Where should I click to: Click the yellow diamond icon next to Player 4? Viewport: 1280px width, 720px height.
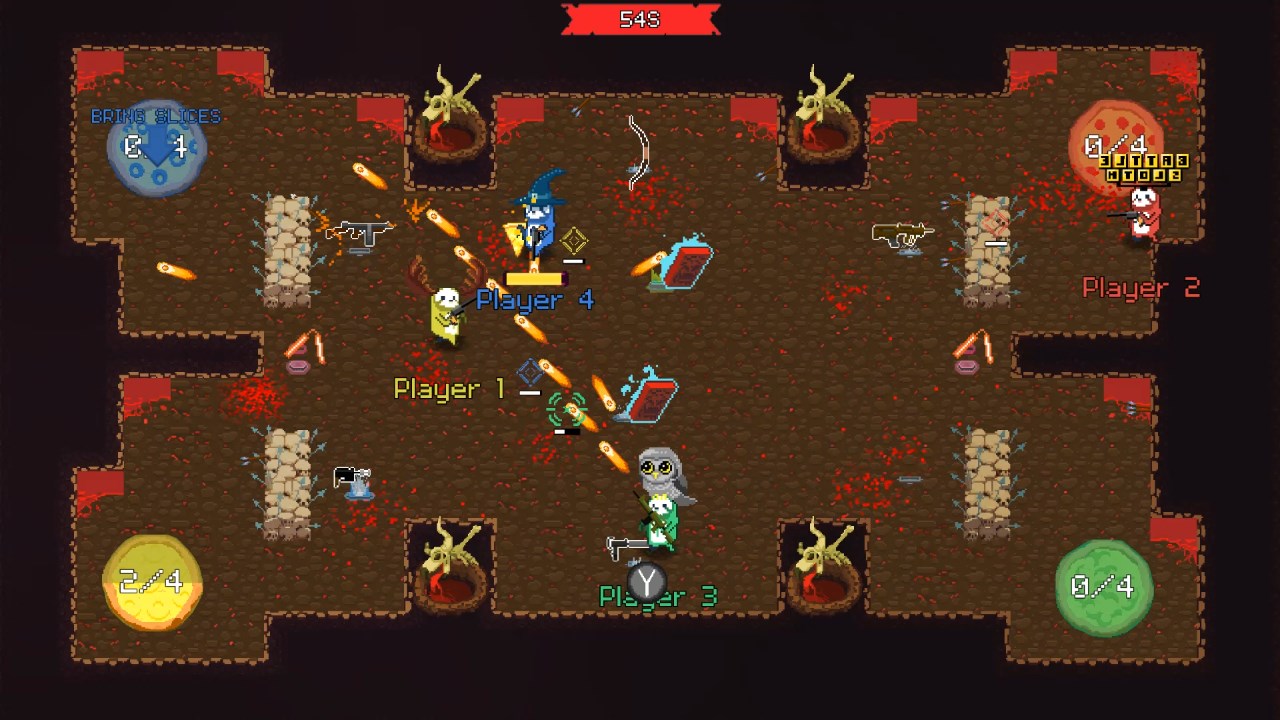coord(573,239)
